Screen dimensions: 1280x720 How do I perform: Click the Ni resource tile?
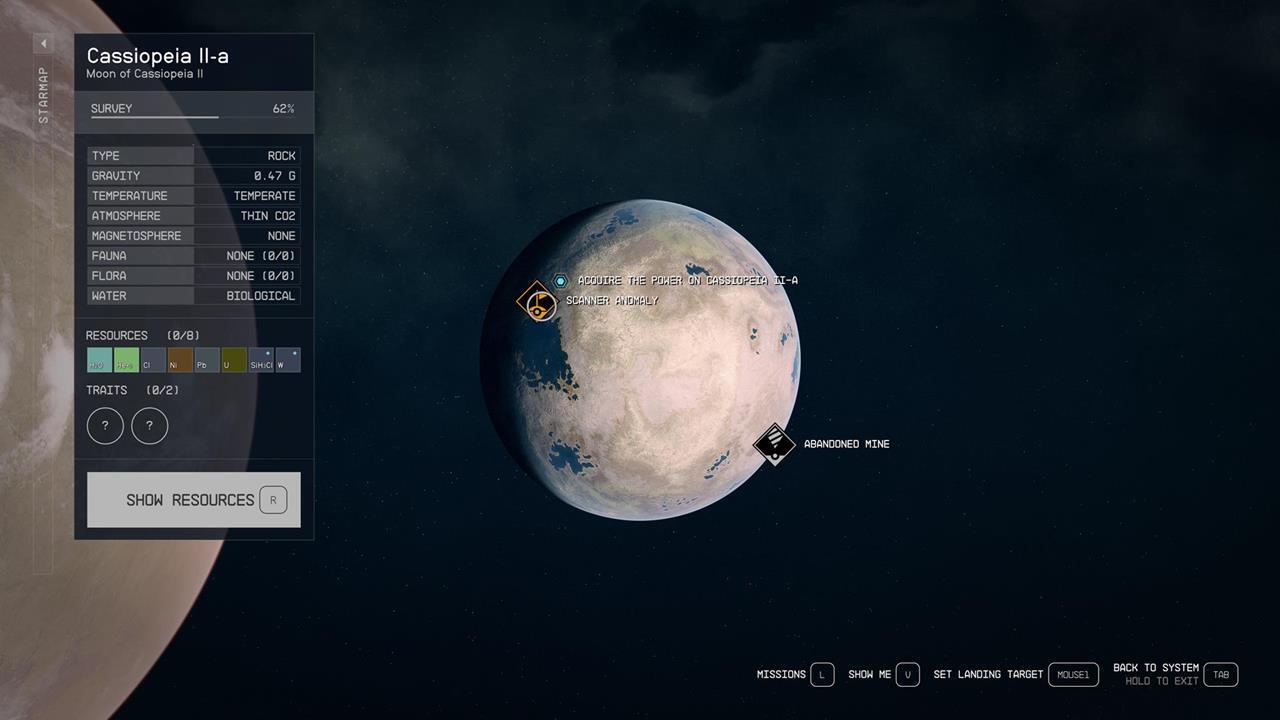178,360
